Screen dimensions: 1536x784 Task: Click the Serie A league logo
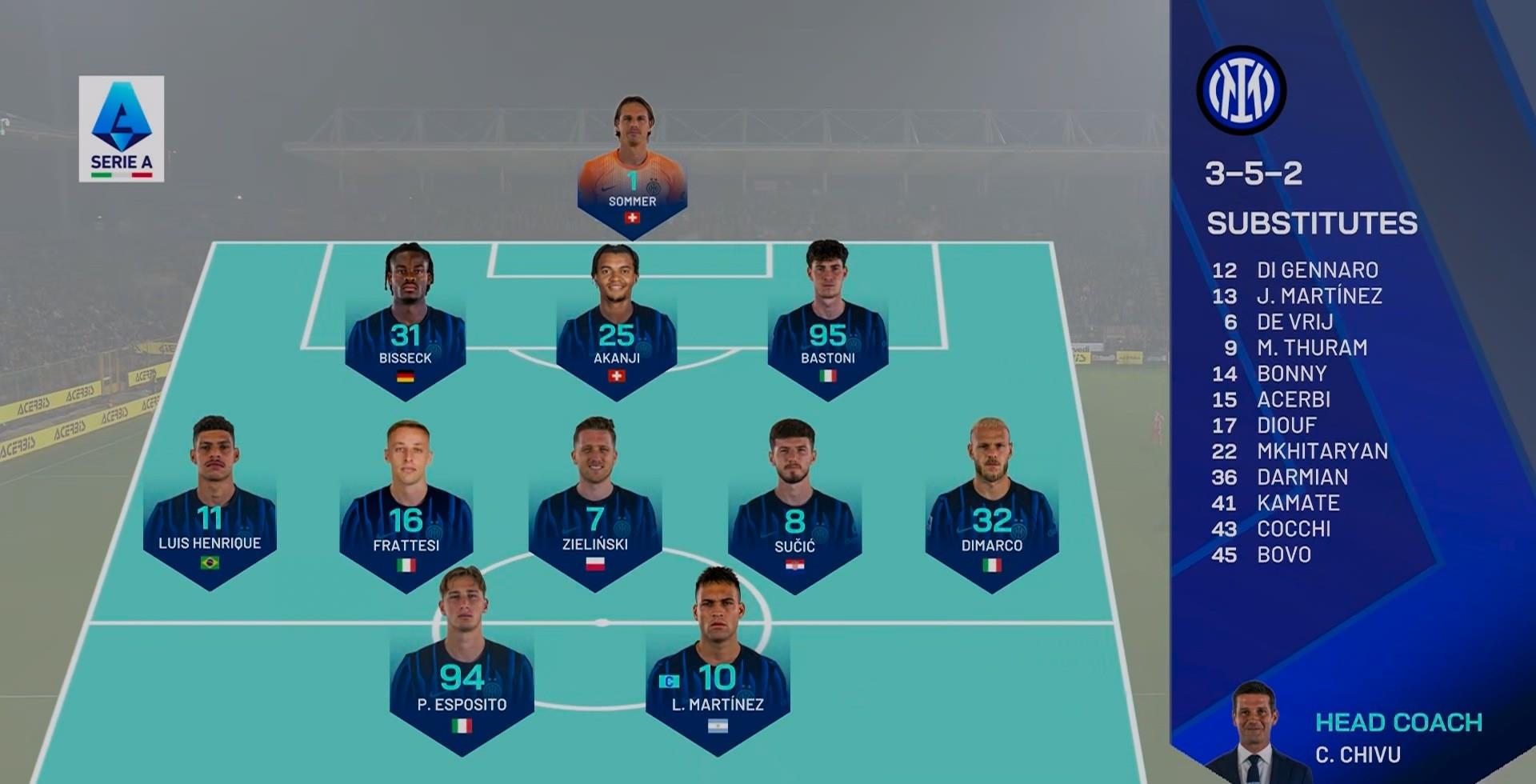122,128
